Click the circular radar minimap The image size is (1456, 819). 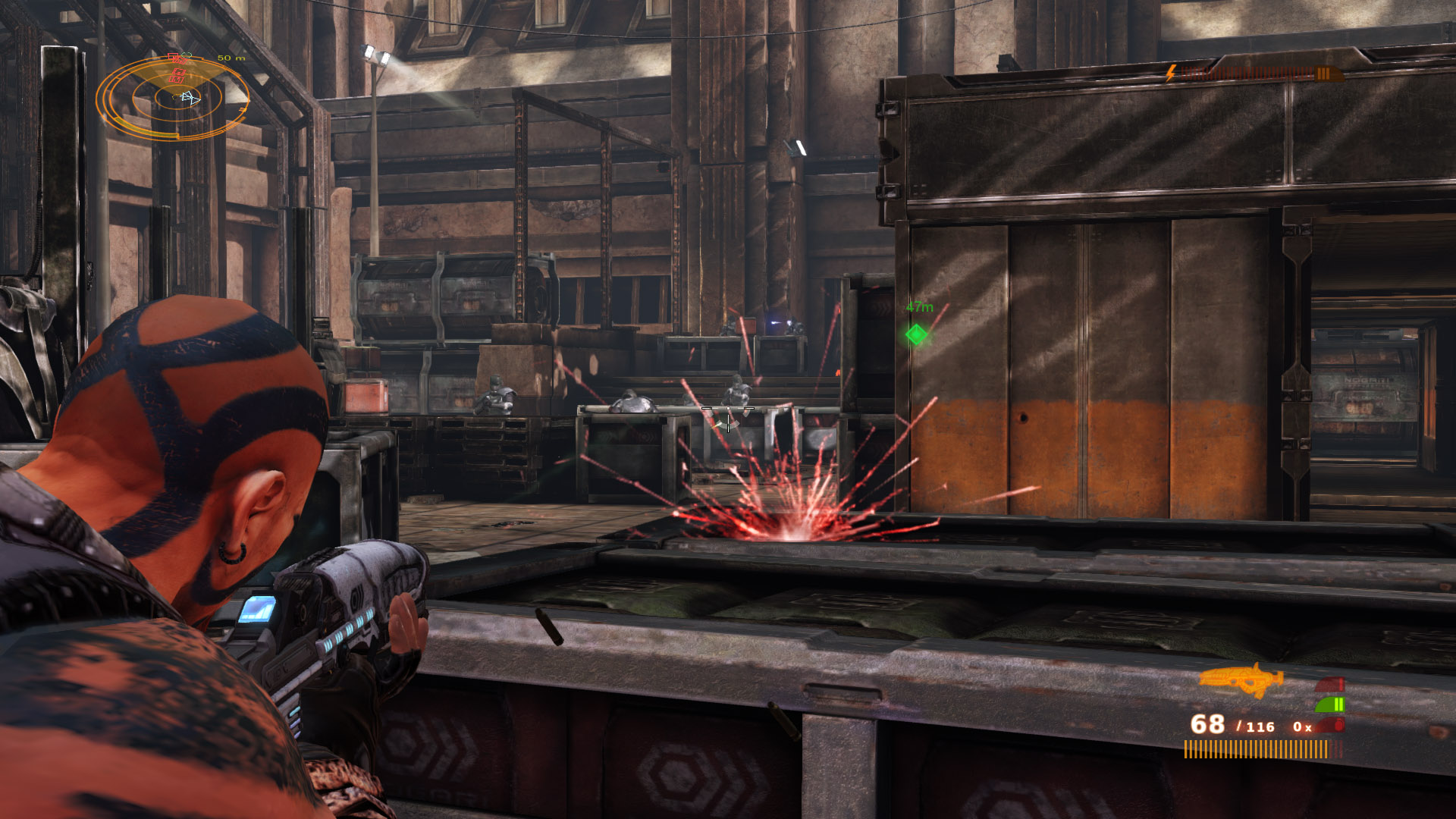point(173,99)
